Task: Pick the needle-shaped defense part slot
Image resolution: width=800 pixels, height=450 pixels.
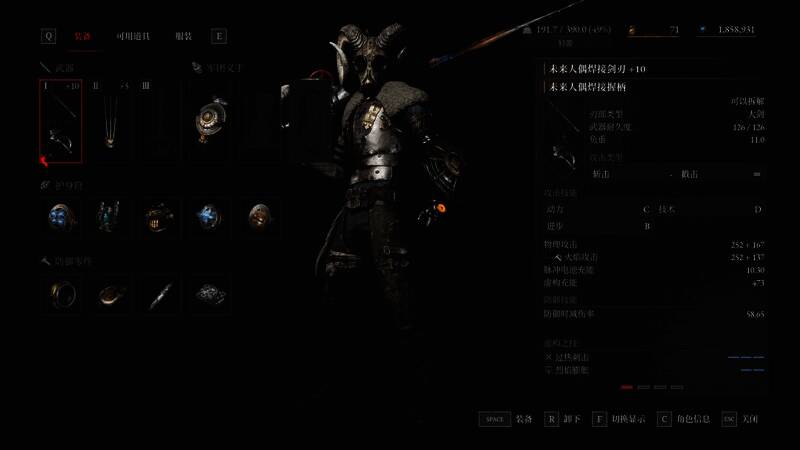Action: point(159,294)
